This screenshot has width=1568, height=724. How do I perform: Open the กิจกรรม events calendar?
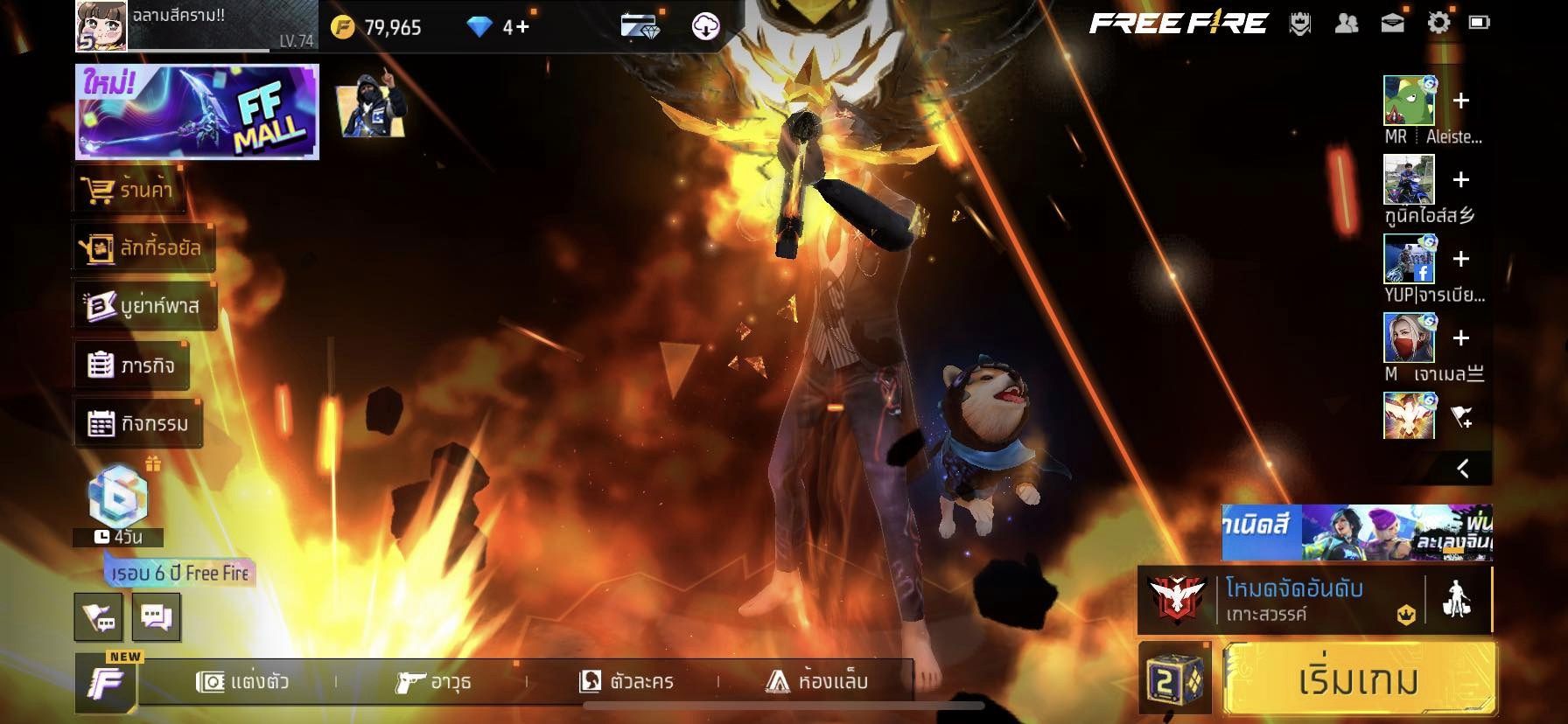[138, 424]
